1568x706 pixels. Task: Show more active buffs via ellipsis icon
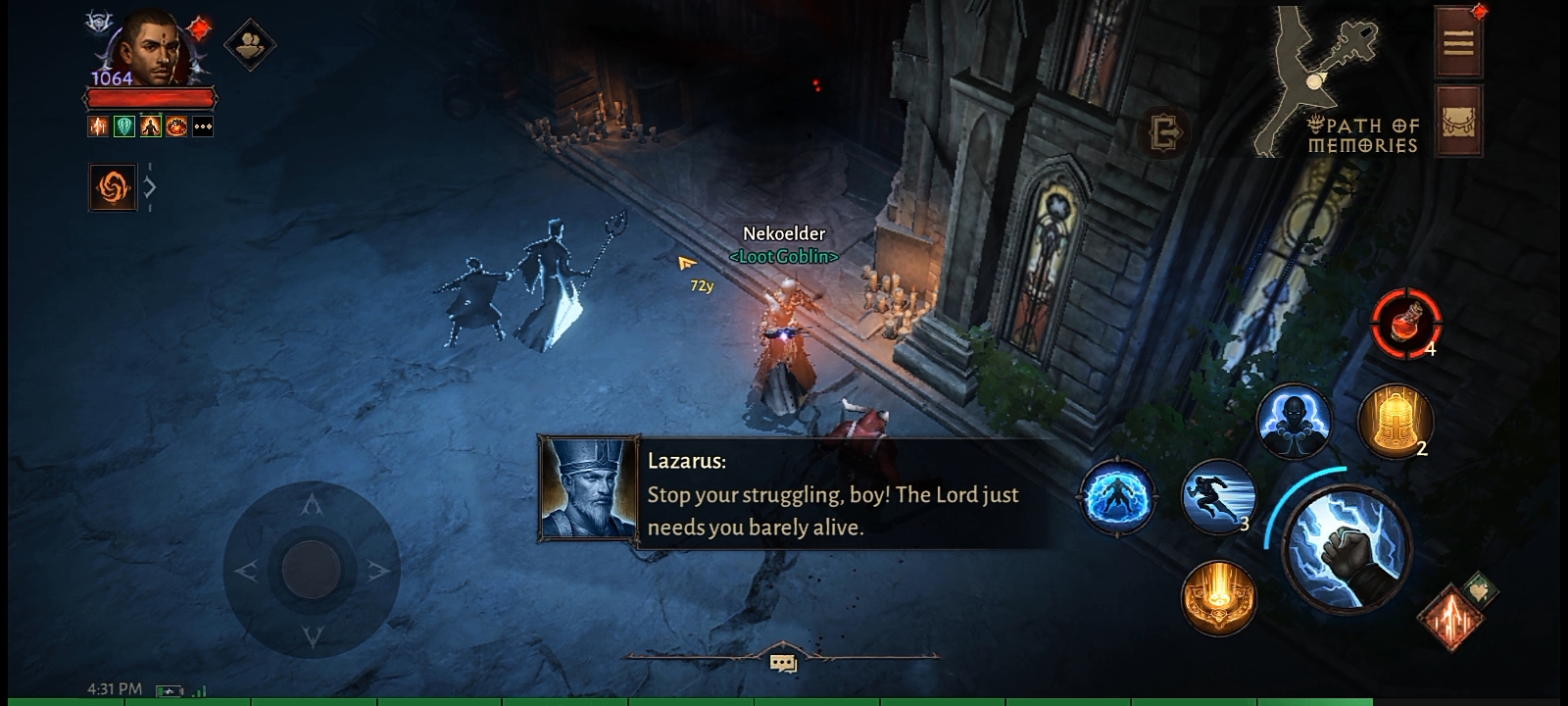coord(203,126)
